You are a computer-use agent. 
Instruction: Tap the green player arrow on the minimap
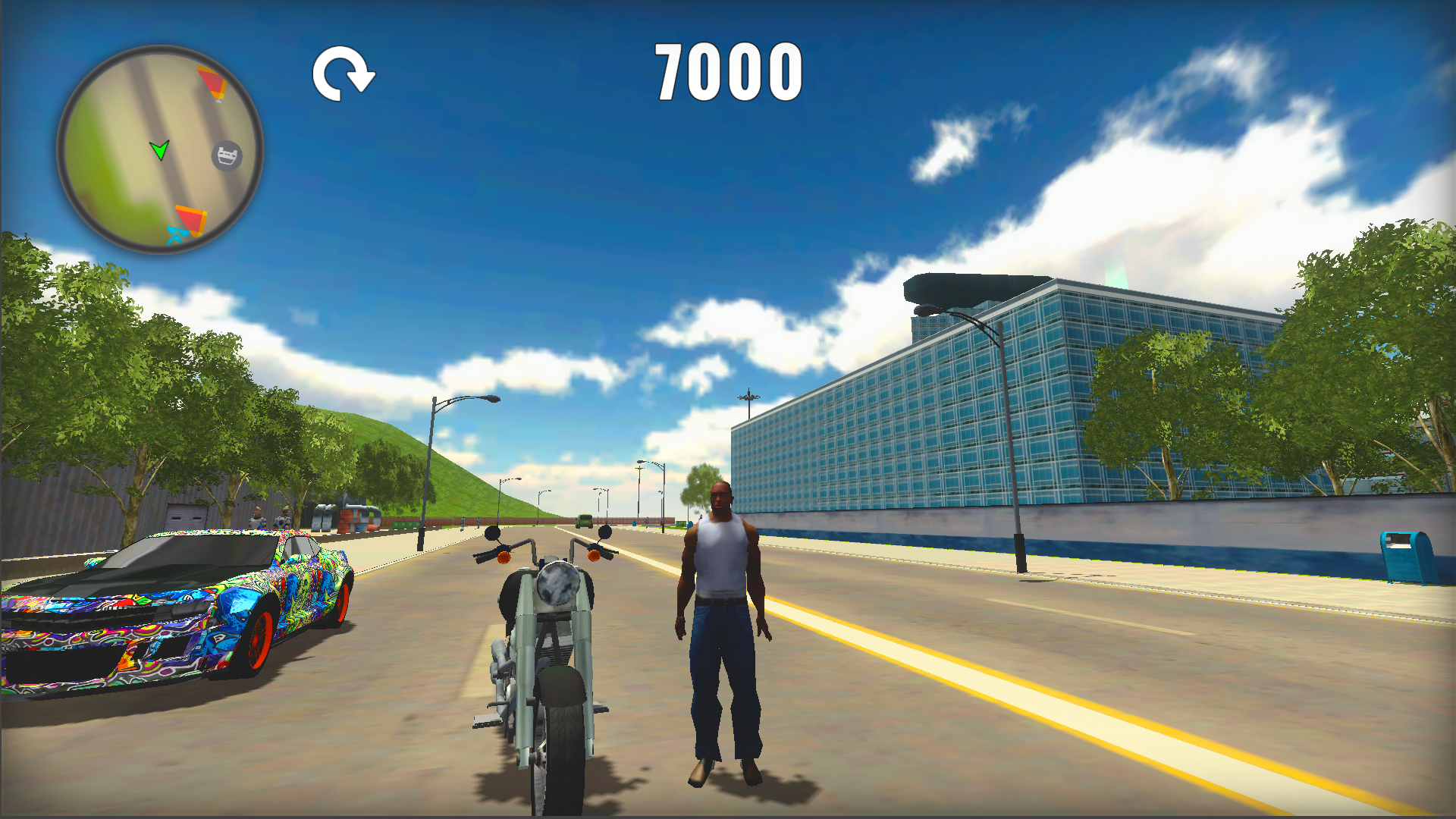(161, 151)
